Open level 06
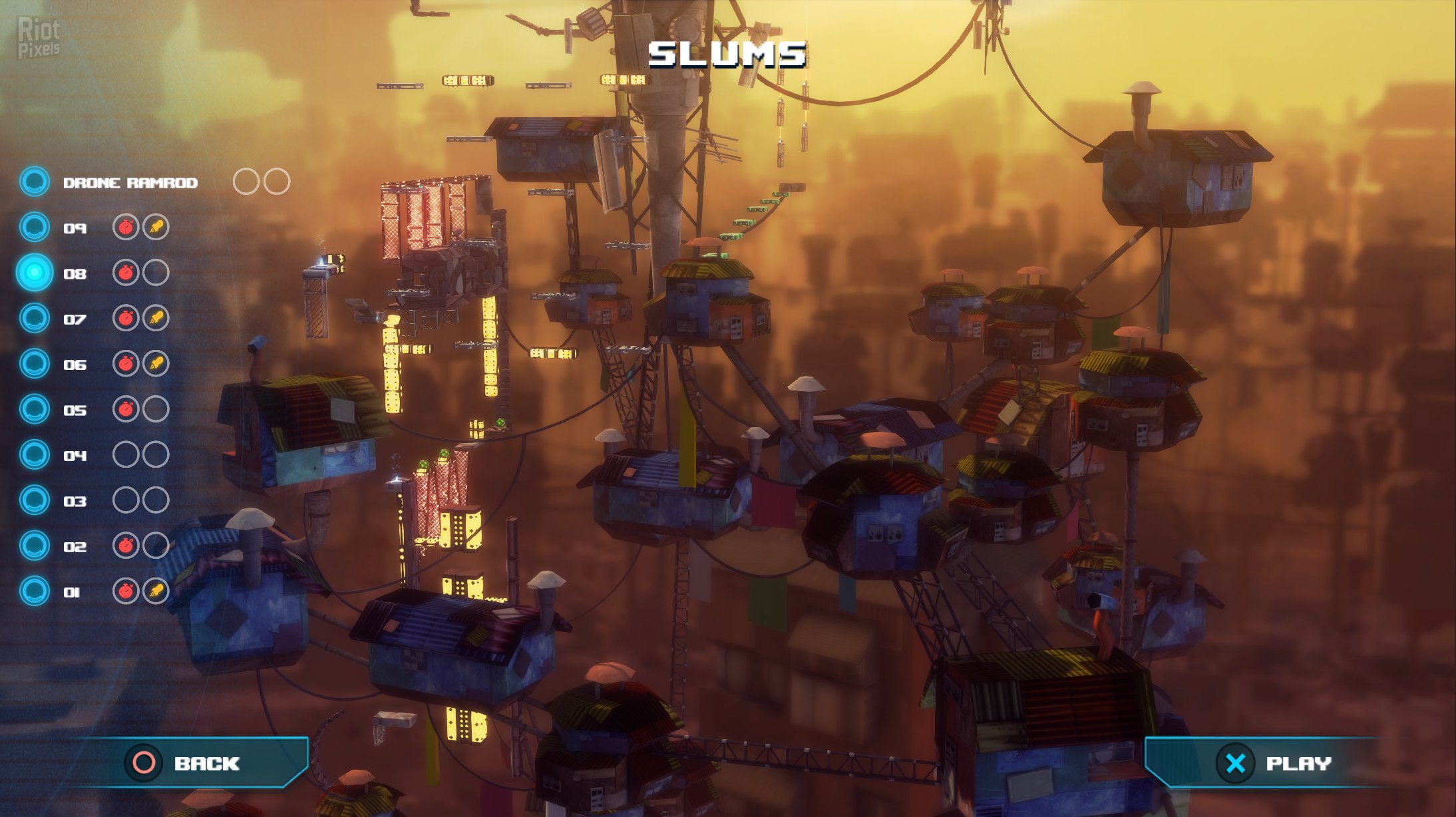Viewport: 1456px width, 817px height. (x=75, y=365)
